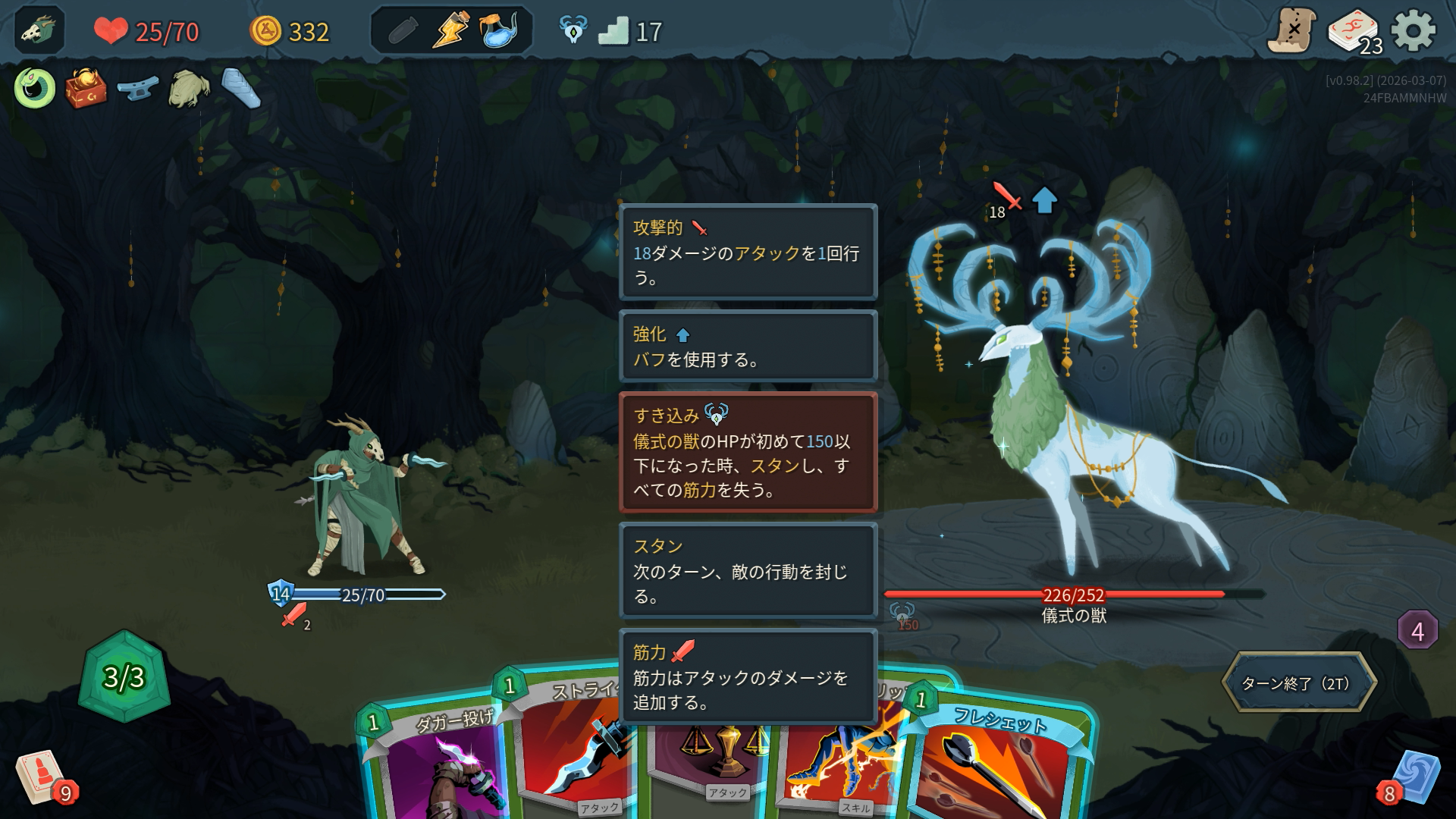Open the draw pile showing 9 cards

(x=42, y=779)
